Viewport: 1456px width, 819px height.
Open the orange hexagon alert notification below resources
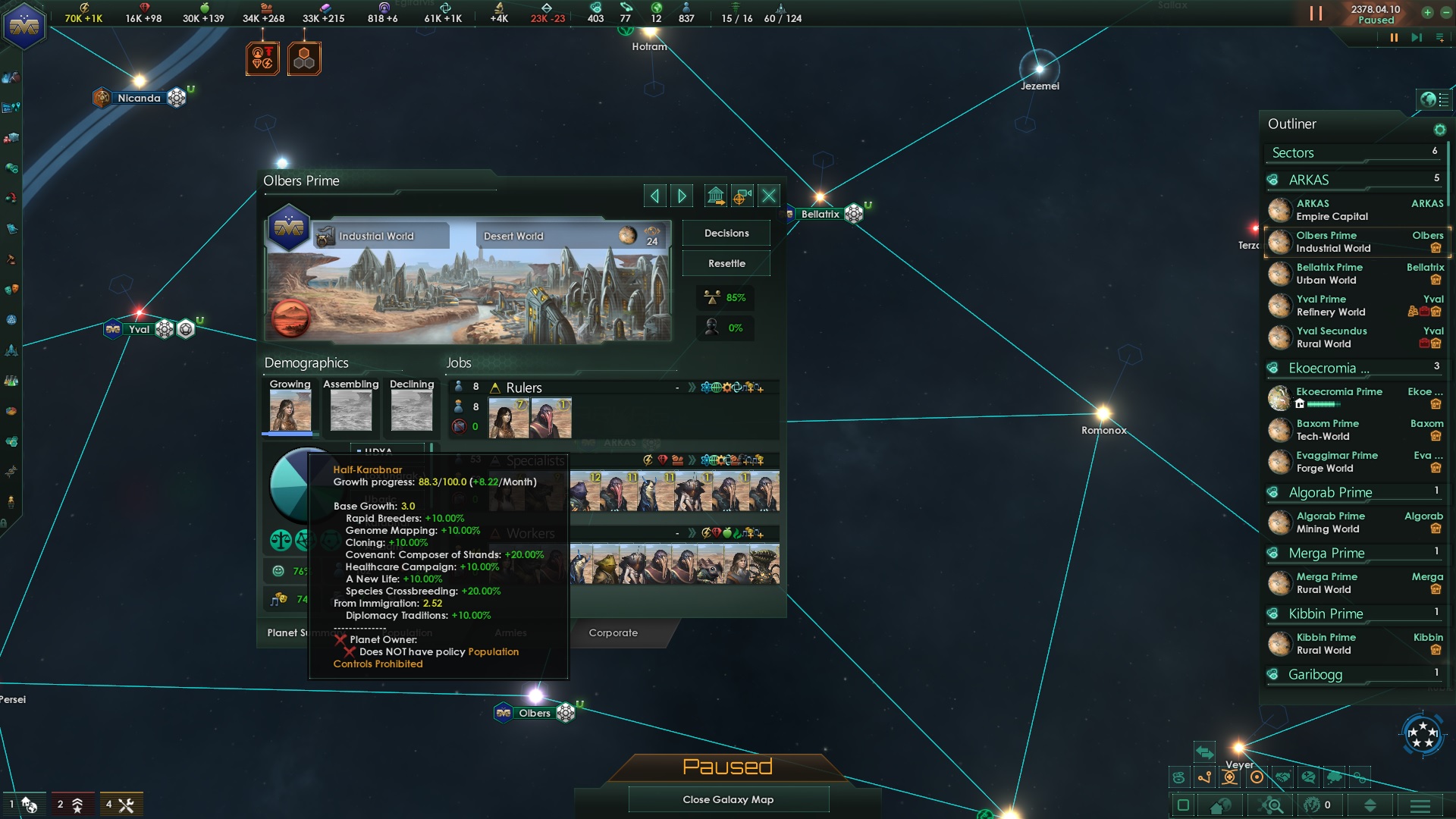click(305, 58)
